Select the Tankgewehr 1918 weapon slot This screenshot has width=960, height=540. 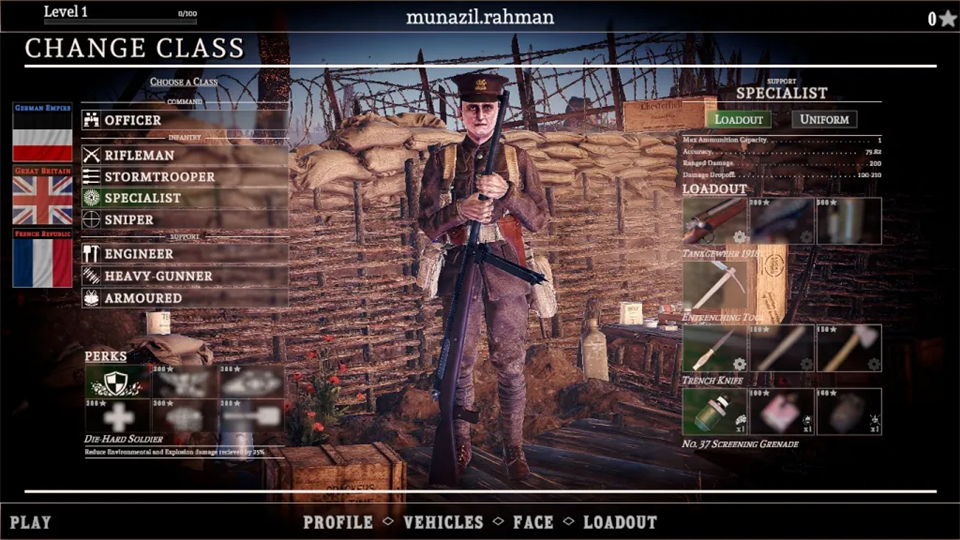715,221
